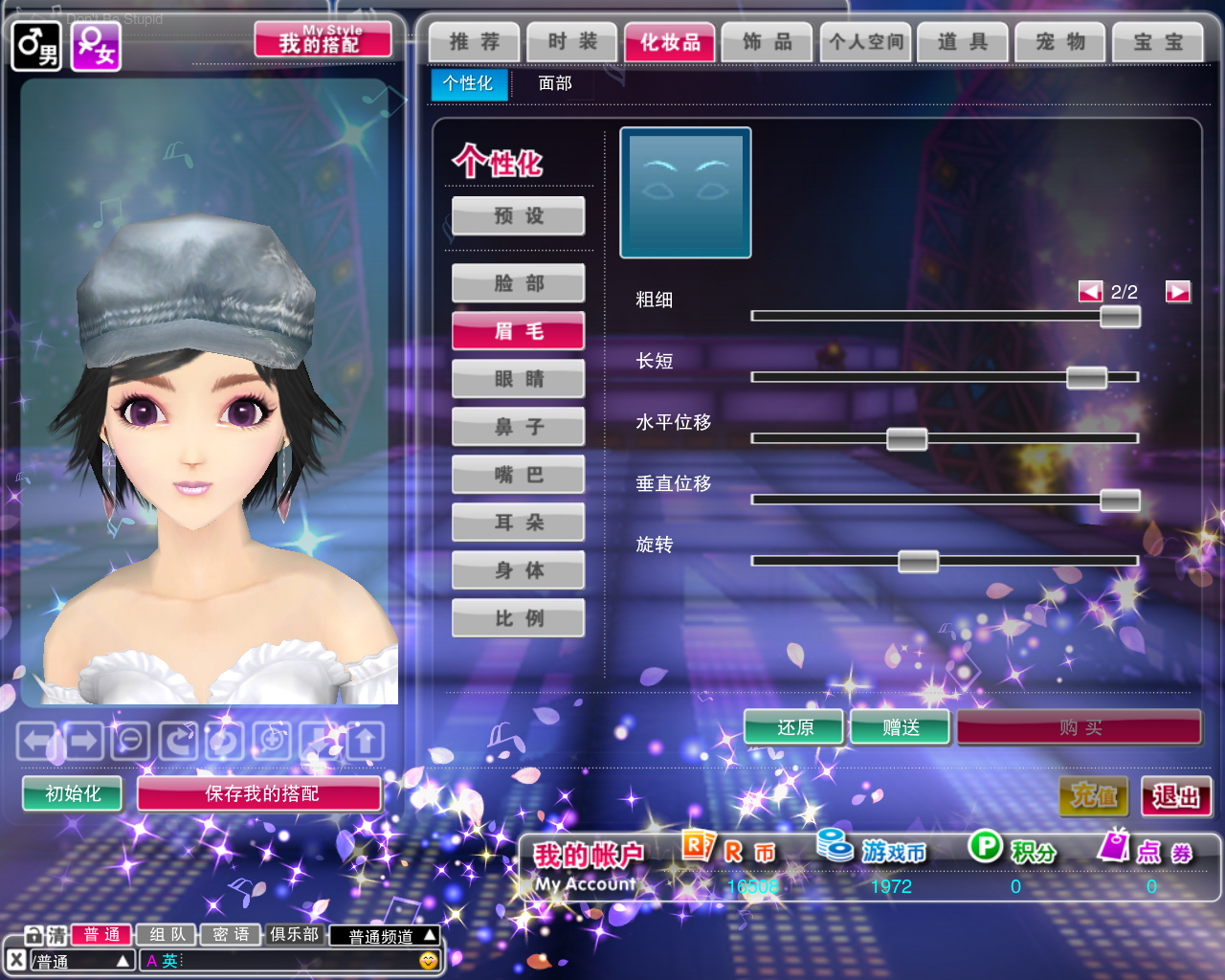Exit with the 退出 button

(x=1176, y=796)
